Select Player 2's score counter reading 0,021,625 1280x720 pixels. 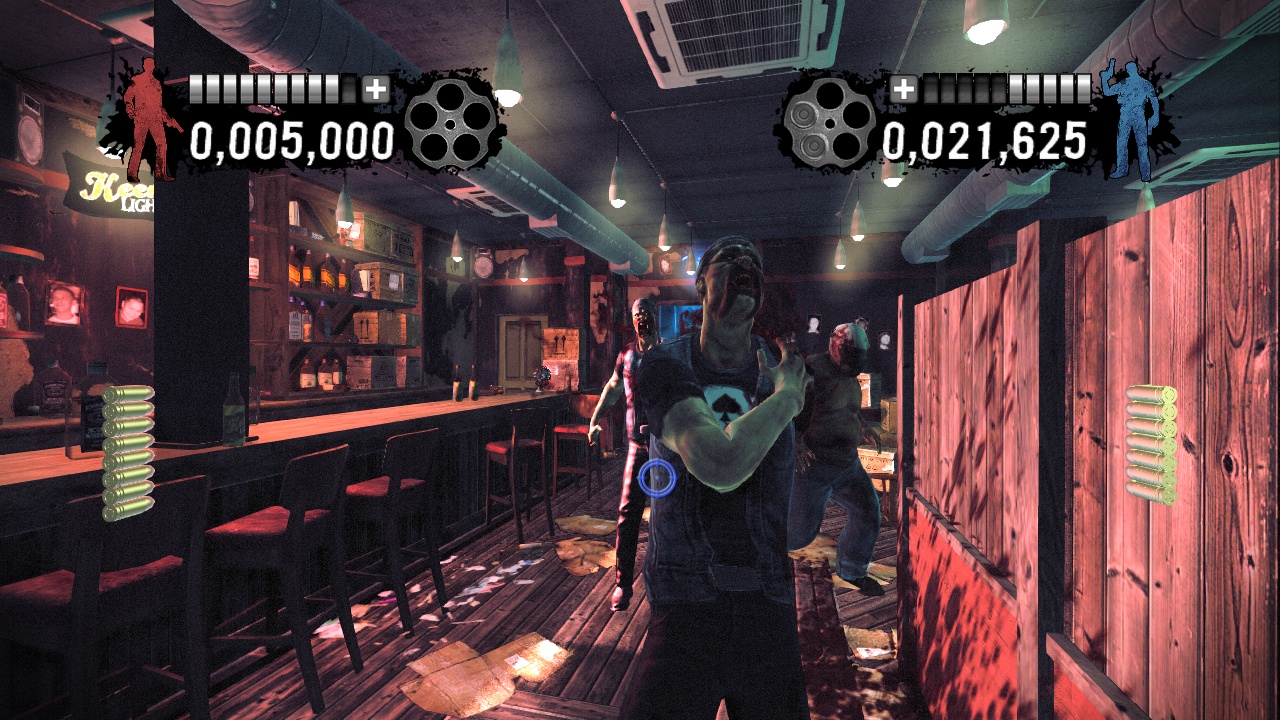coord(986,142)
